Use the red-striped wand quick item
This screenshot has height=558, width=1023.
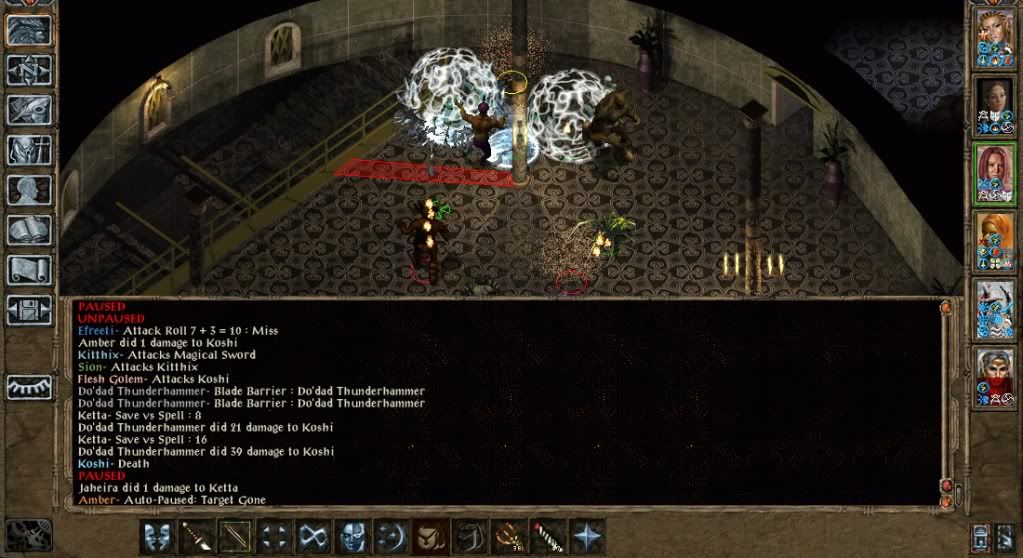(x=546, y=535)
